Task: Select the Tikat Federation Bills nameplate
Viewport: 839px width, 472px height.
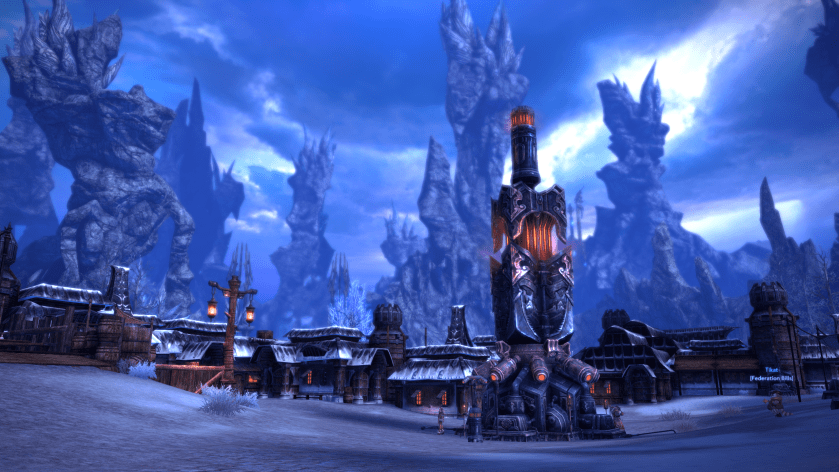Action: 770,374
